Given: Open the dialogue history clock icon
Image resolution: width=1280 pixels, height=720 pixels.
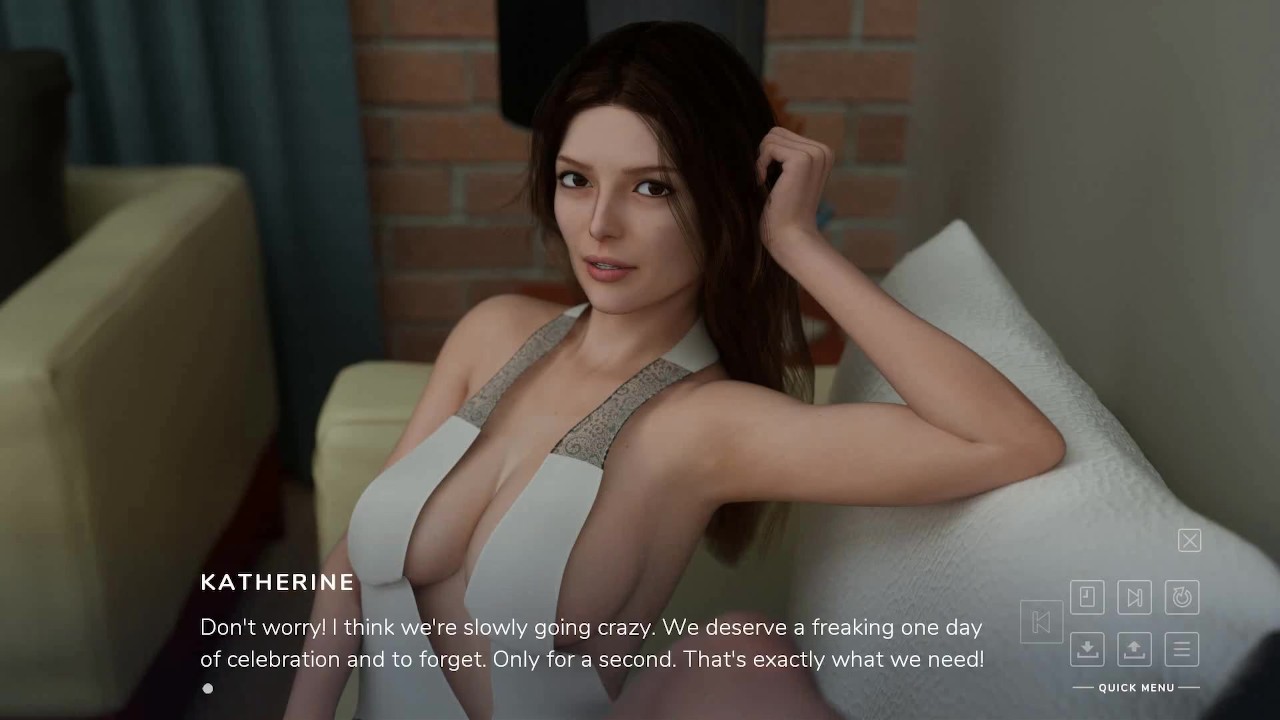Looking at the screenshot, I should coord(1087,597).
